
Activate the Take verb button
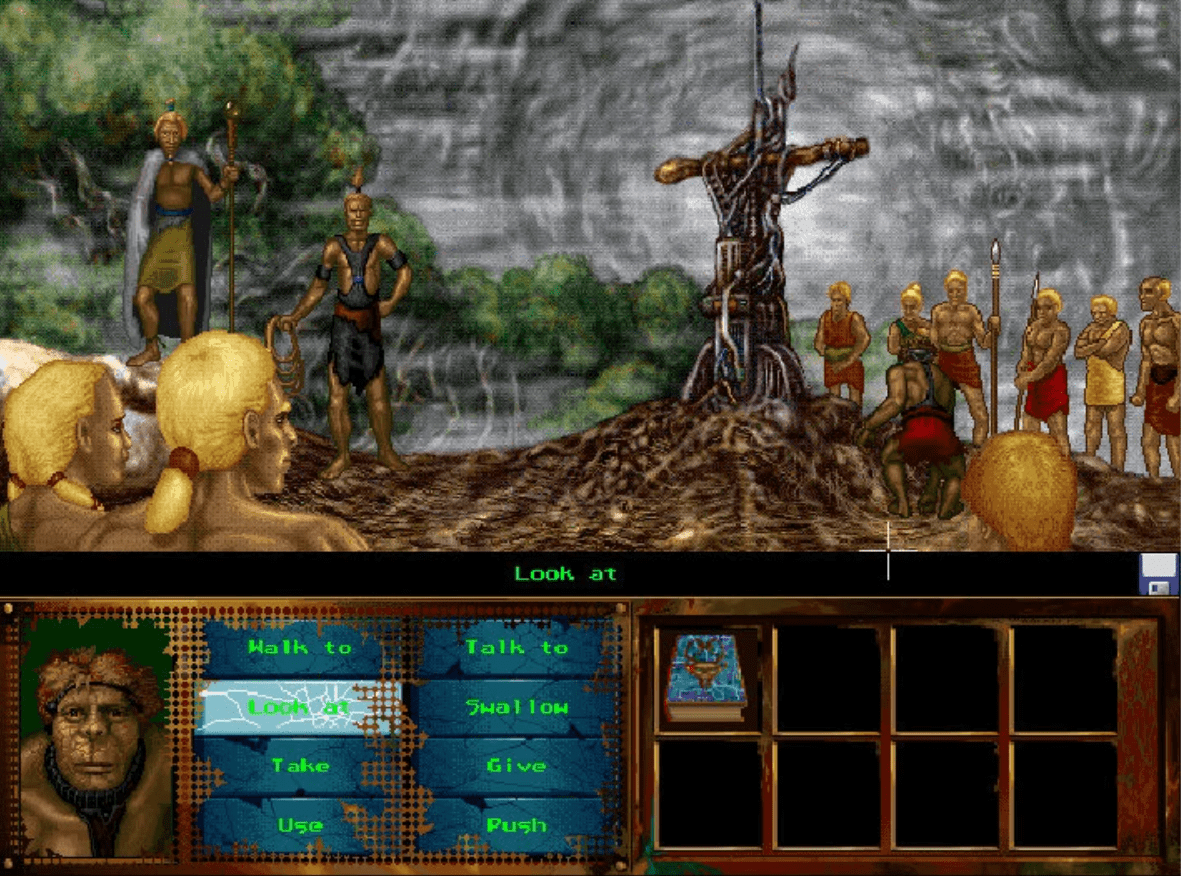pos(299,766)
